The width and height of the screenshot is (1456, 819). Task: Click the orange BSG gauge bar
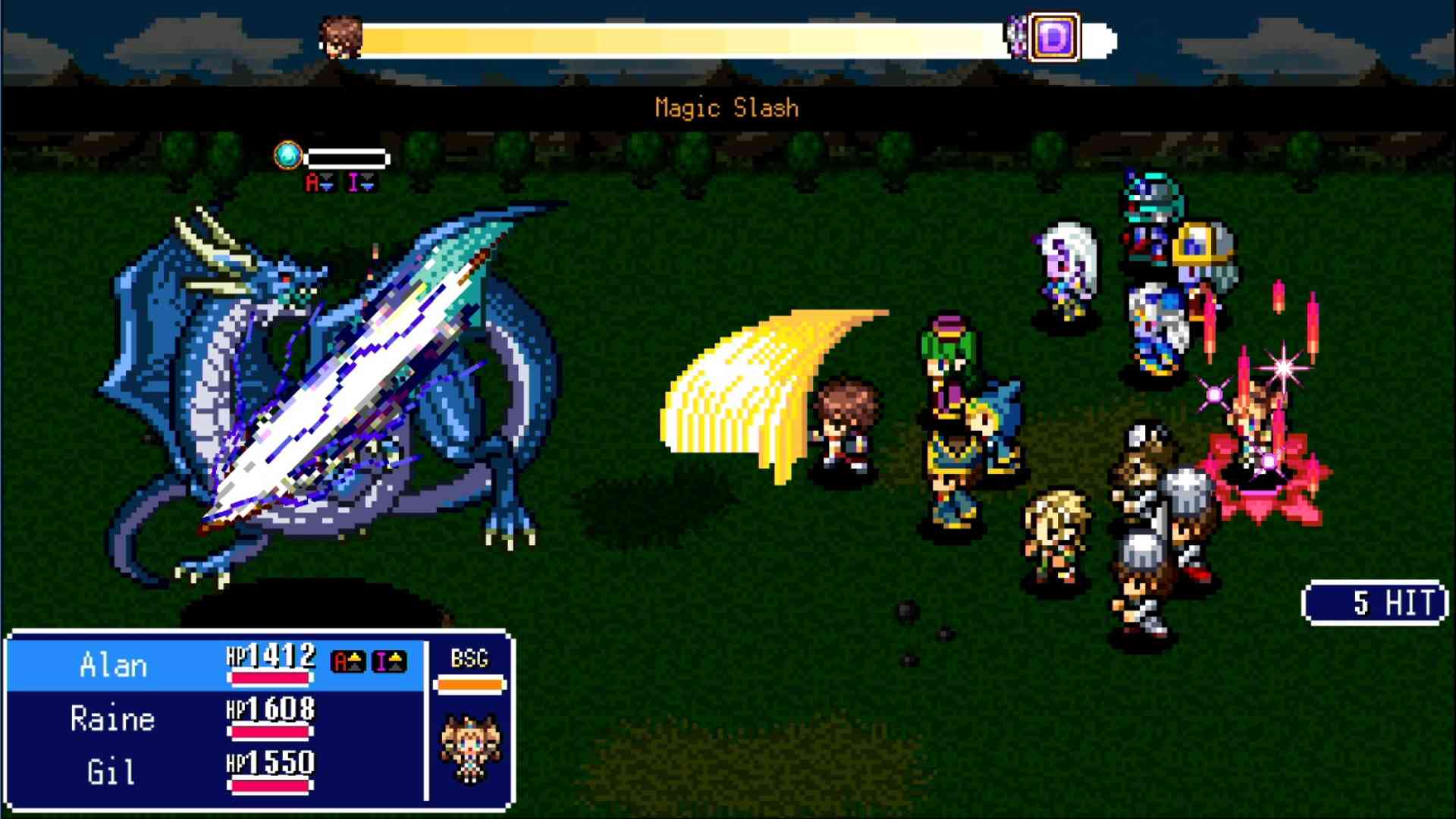point(470,683)
